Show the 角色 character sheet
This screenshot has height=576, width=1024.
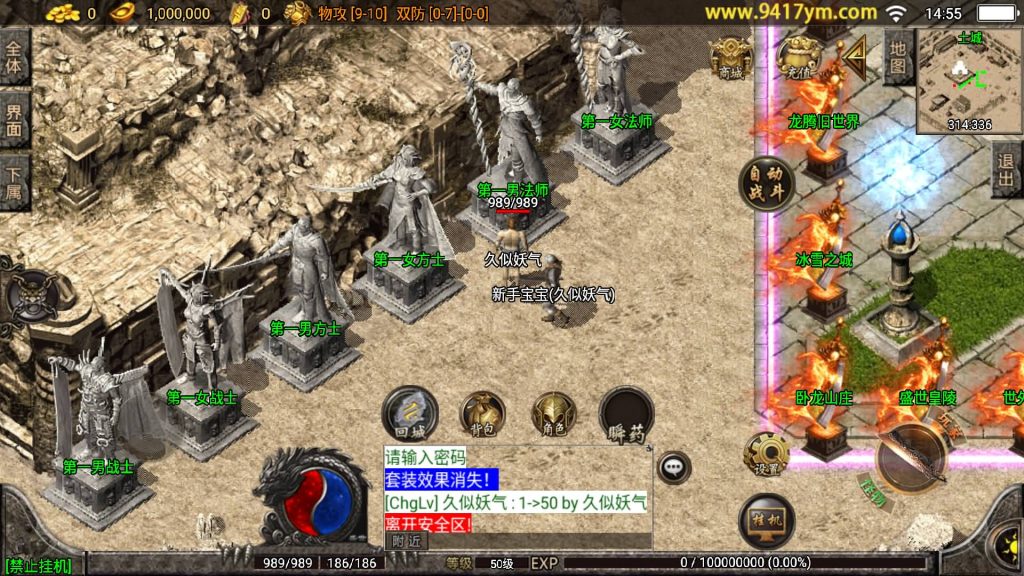(554, 414)
